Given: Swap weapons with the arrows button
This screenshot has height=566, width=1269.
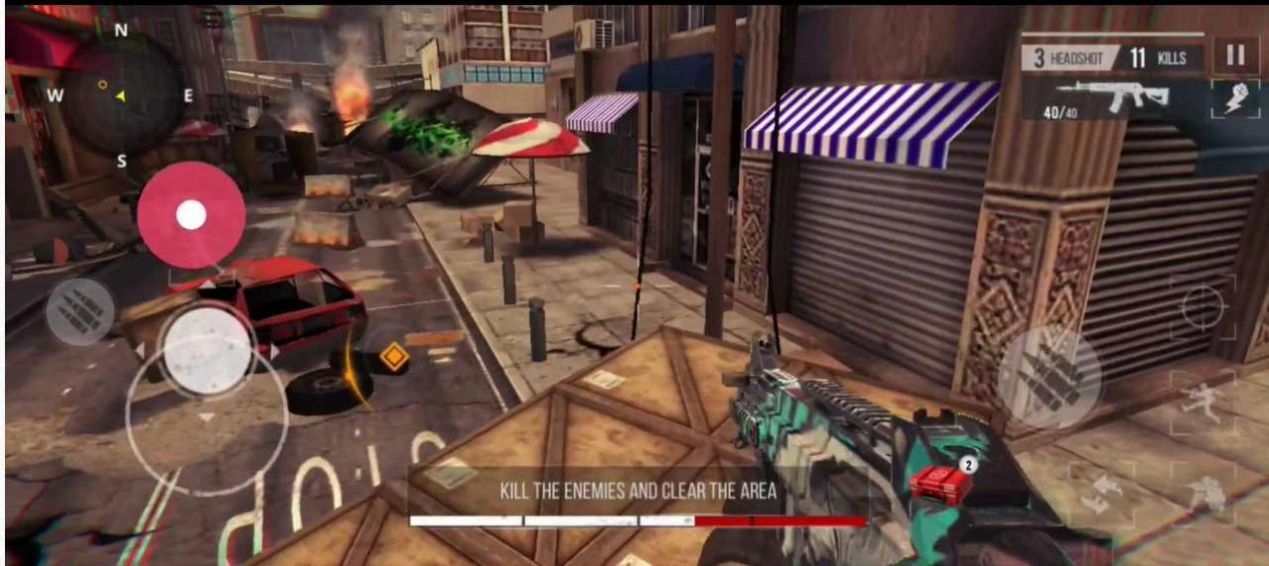Looking at the screenshot, I should [x=1096, y=493].
